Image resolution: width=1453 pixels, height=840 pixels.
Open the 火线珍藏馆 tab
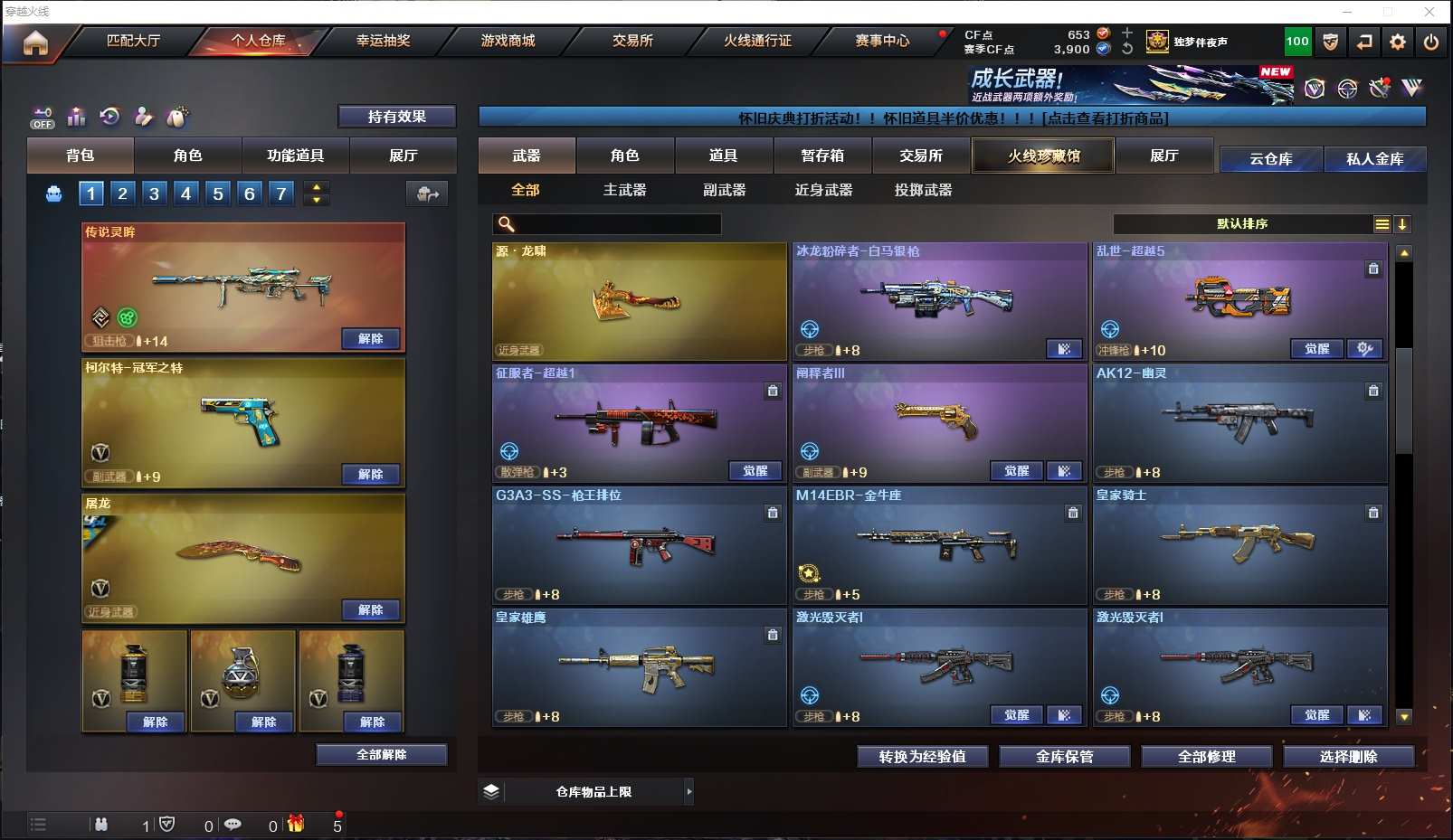coord(1043,156)
